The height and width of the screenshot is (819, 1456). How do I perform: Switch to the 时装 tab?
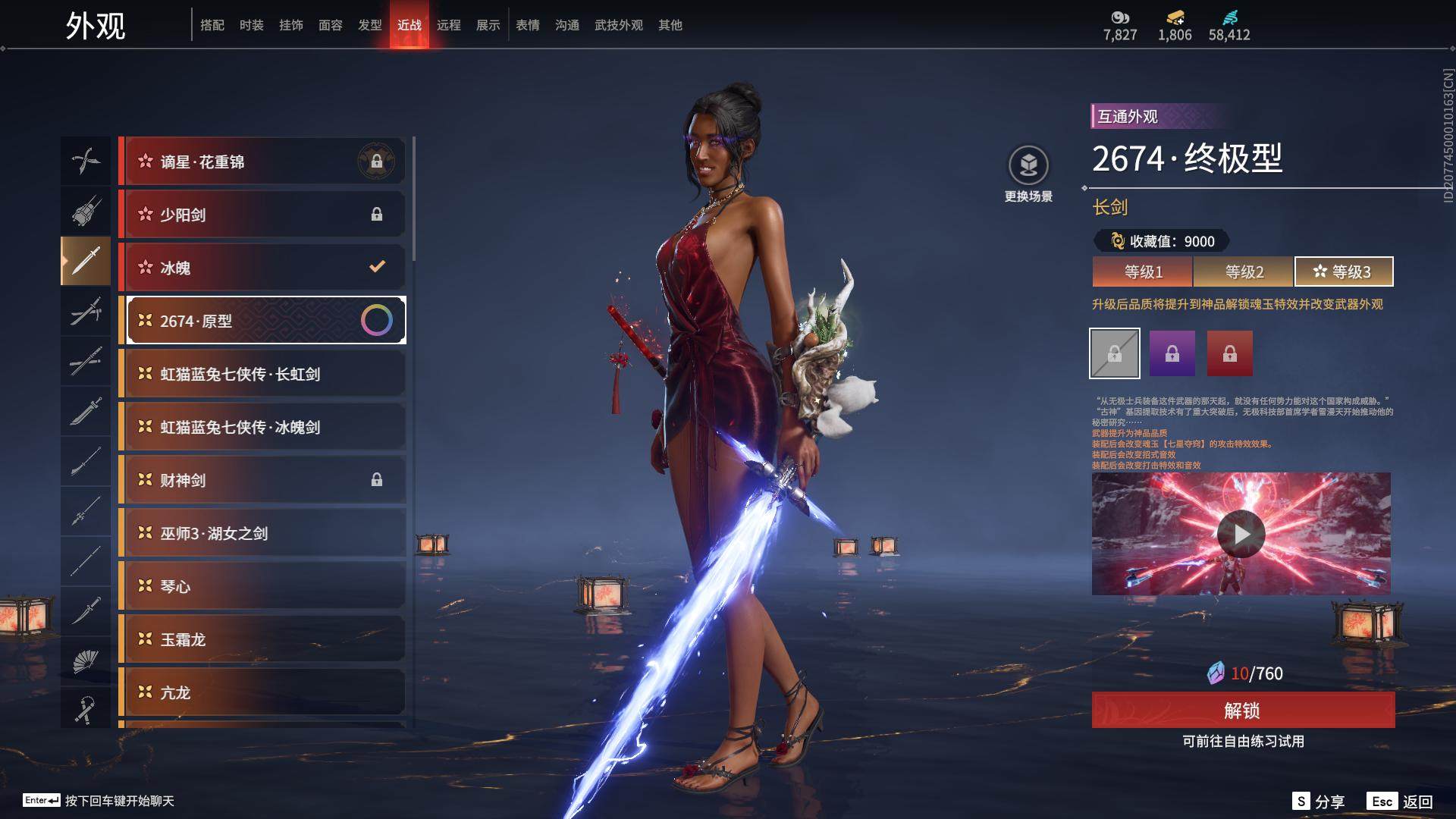coord(251,25)
